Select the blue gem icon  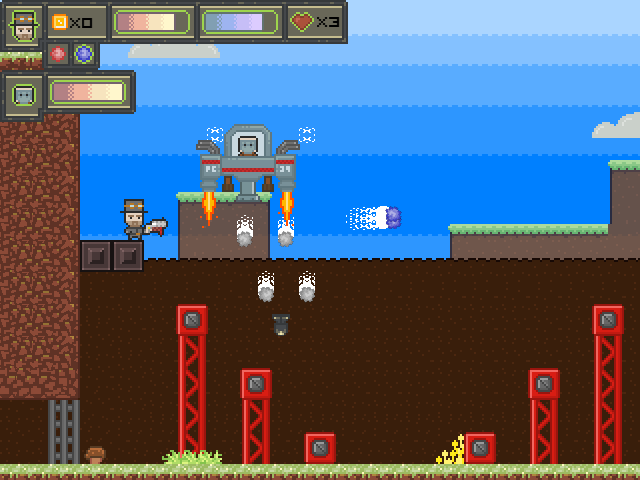[84, 54]
